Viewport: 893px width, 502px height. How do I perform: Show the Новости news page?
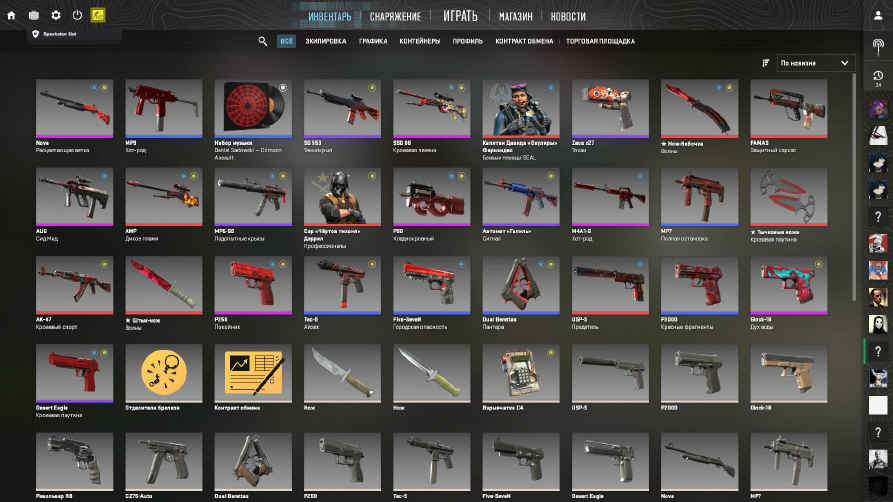[x=568, y=16]
